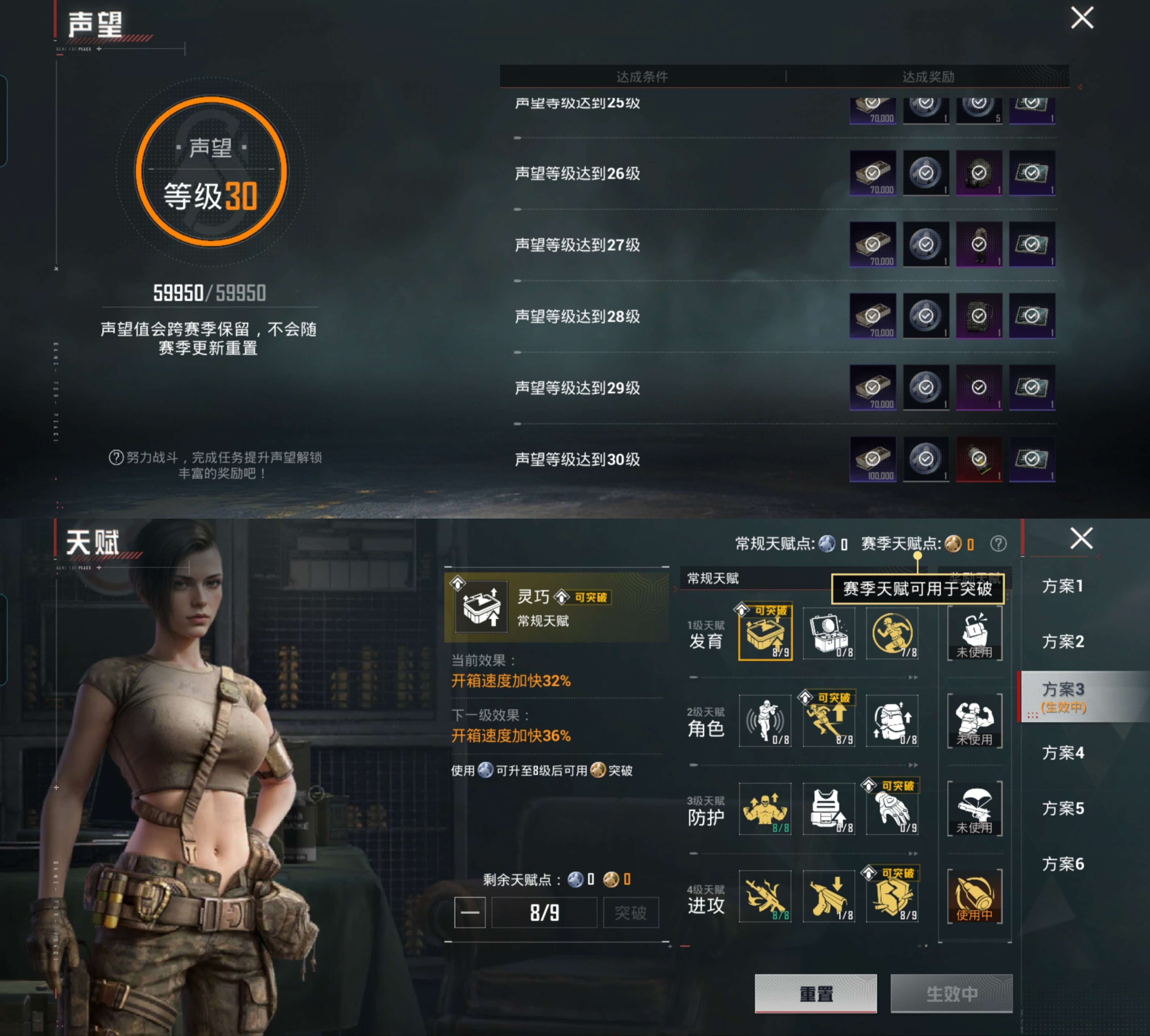Click the minus stepper to lower talent level

[470, 912]
